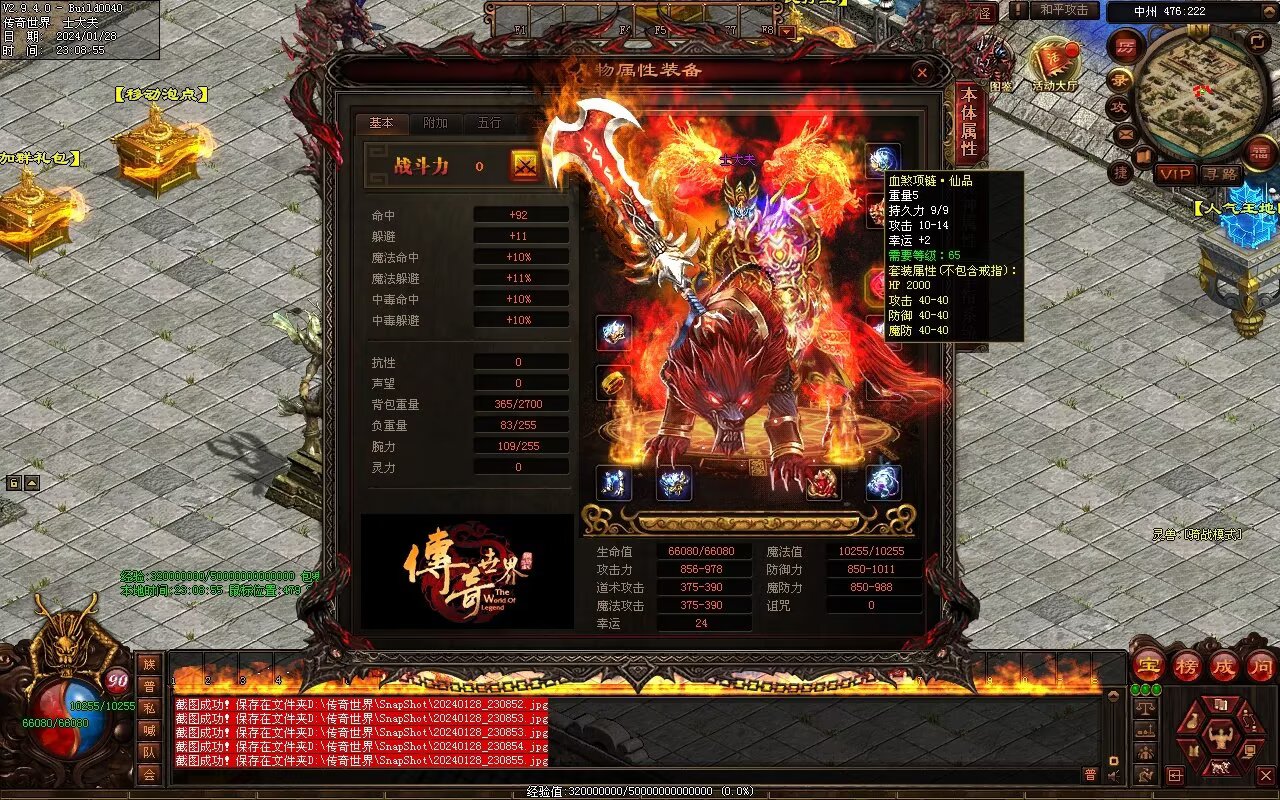The height and width of the screenshot is (800, 1280).
Task: Activate 寻路 pathfinding
Action: (1219, 174)
